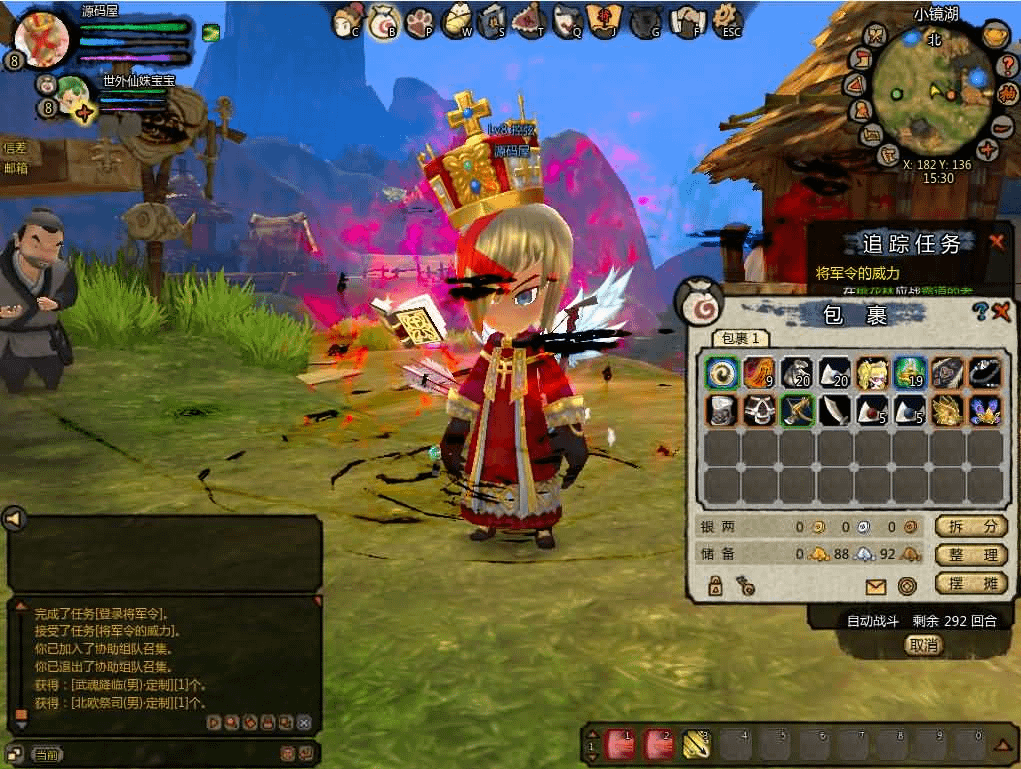Click the 小镜湖 minimap
This screenshot has height=769, width=1021.
[x=932, y=92]
